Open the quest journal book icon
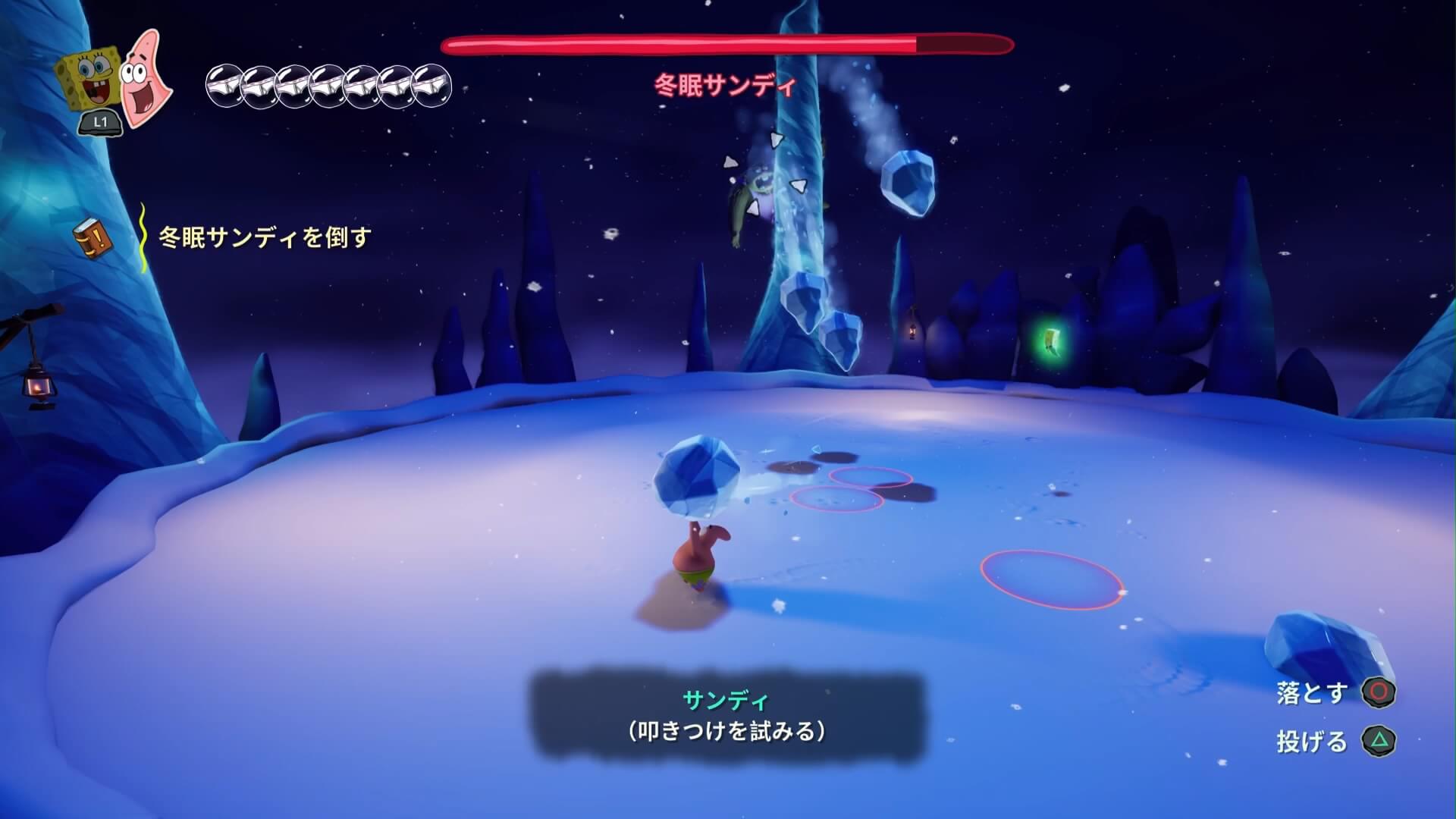Viewport: 1456px width, 819px height. [93, 238]
